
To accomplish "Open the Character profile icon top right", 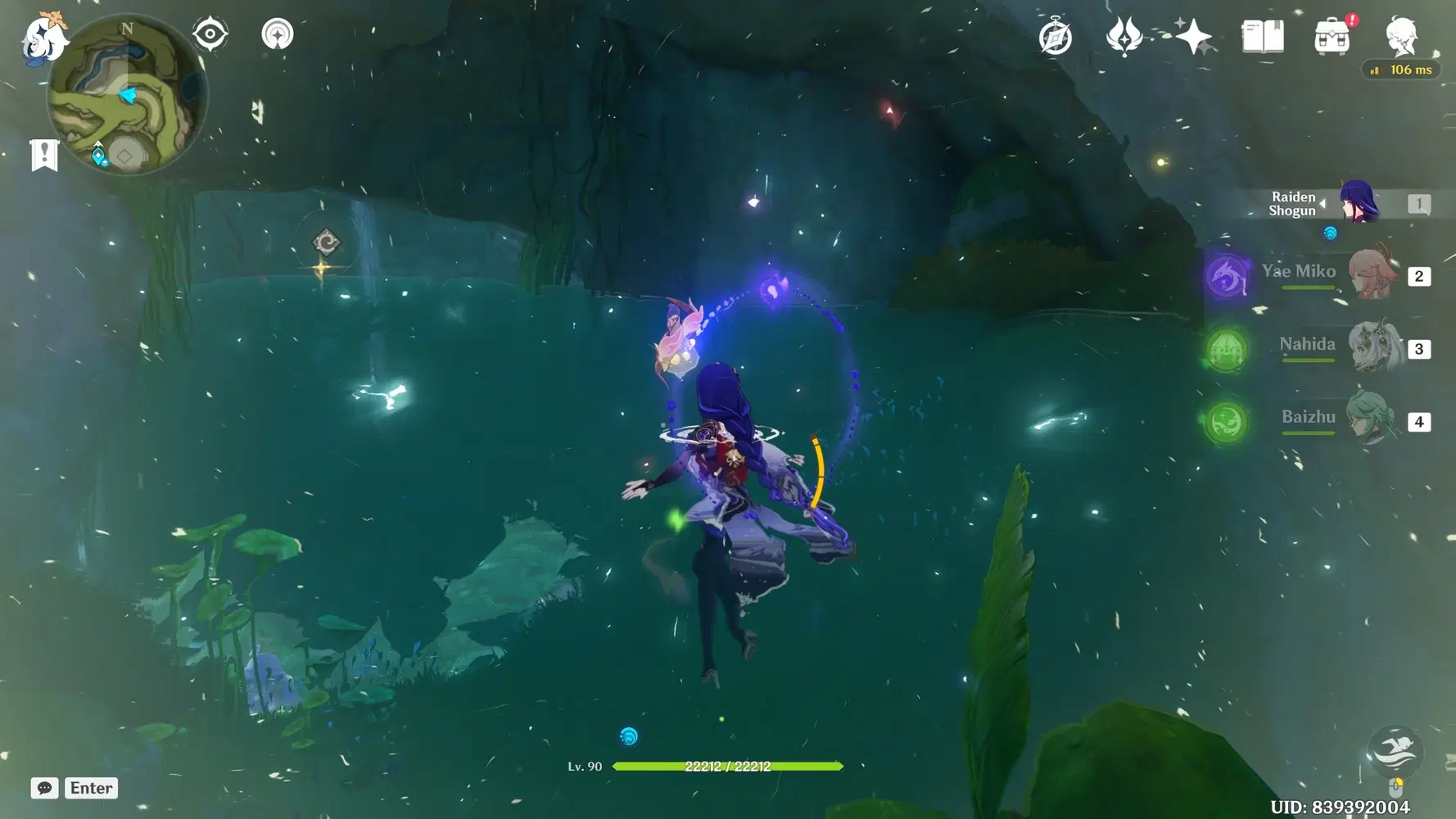I will click(x=1402, y=34).
